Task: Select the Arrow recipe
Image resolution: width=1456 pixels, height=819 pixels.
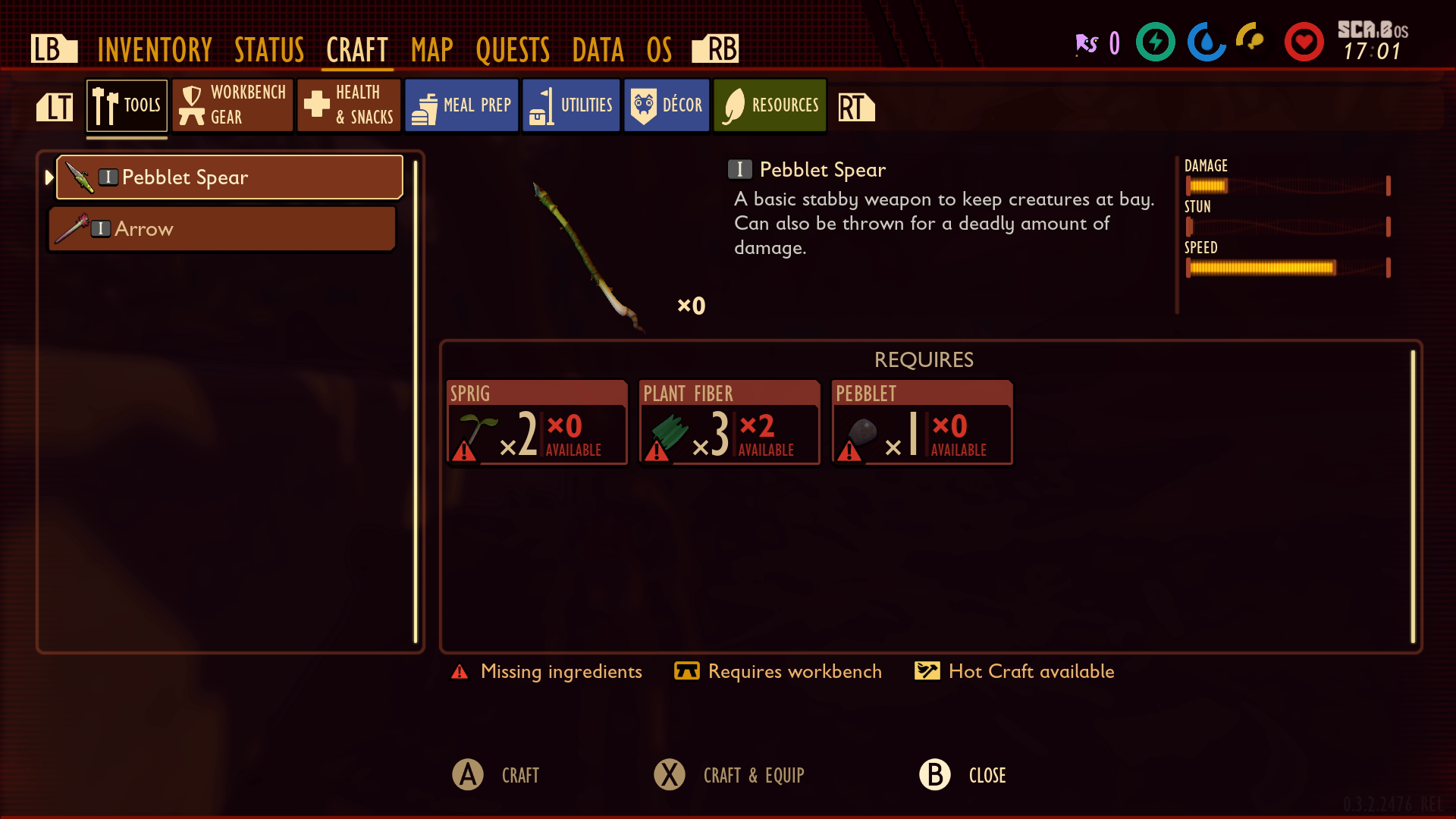Action: coord(222,228)
